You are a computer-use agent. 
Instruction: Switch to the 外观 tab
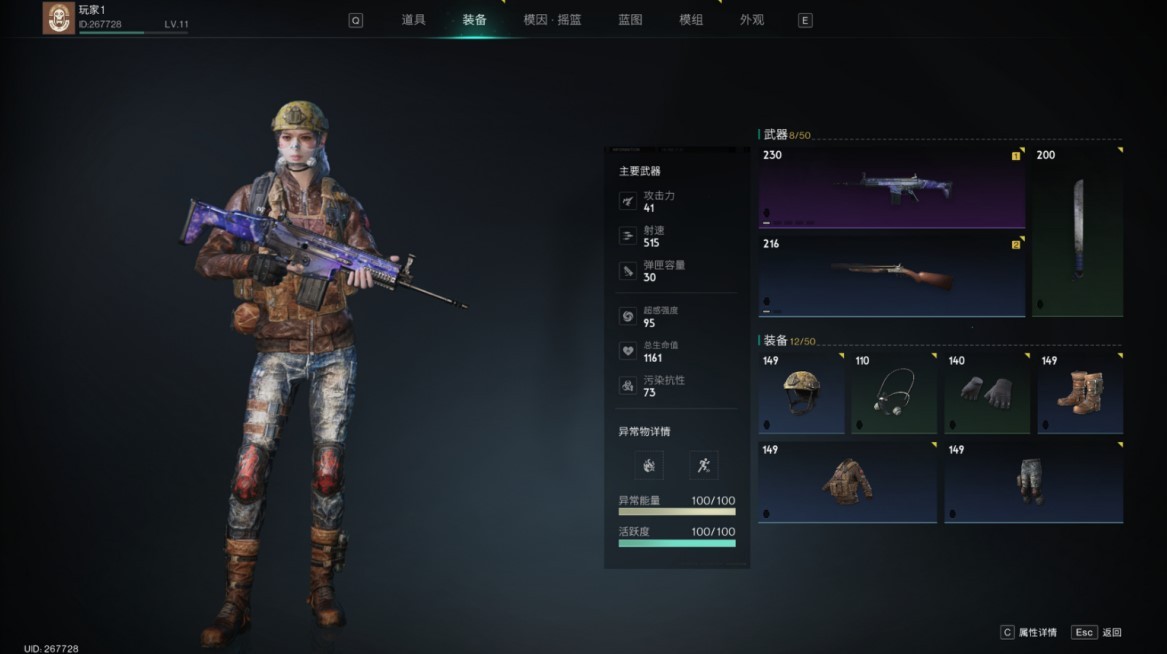pos(752,20)
